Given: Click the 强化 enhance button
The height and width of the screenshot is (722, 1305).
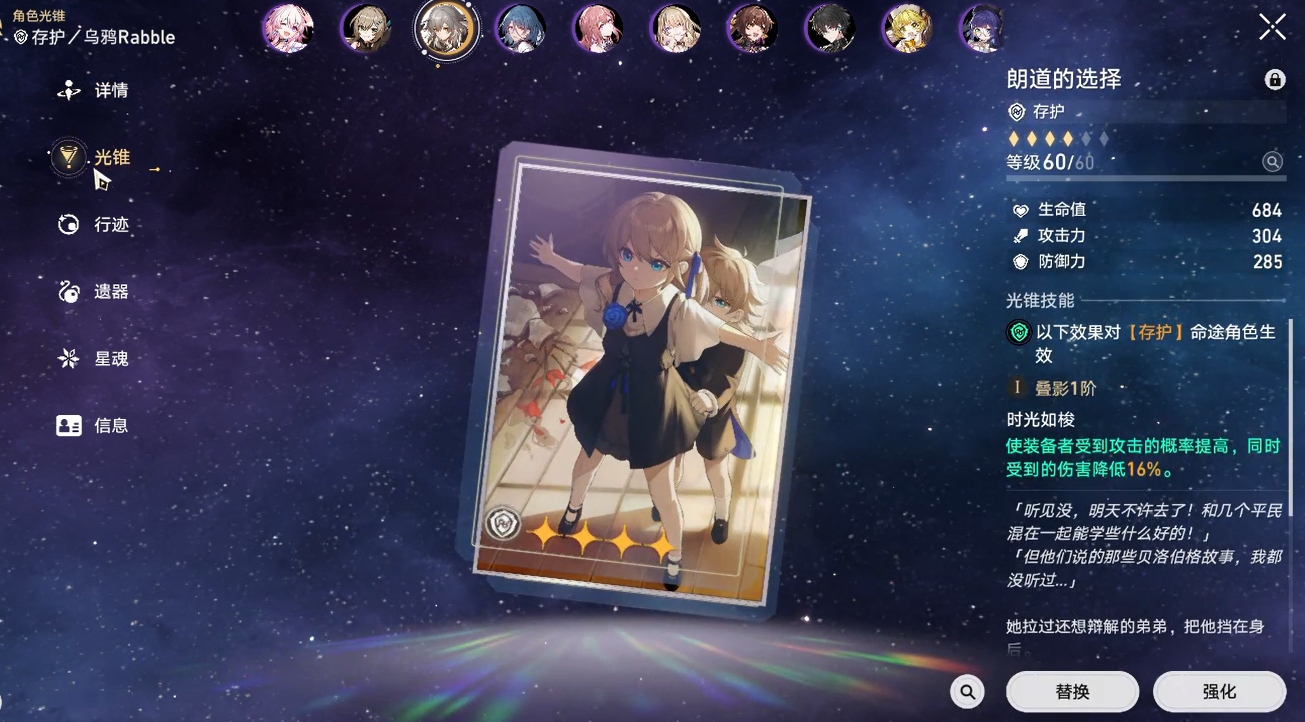Looking at the screenshot, I should tap(1219, 691).
